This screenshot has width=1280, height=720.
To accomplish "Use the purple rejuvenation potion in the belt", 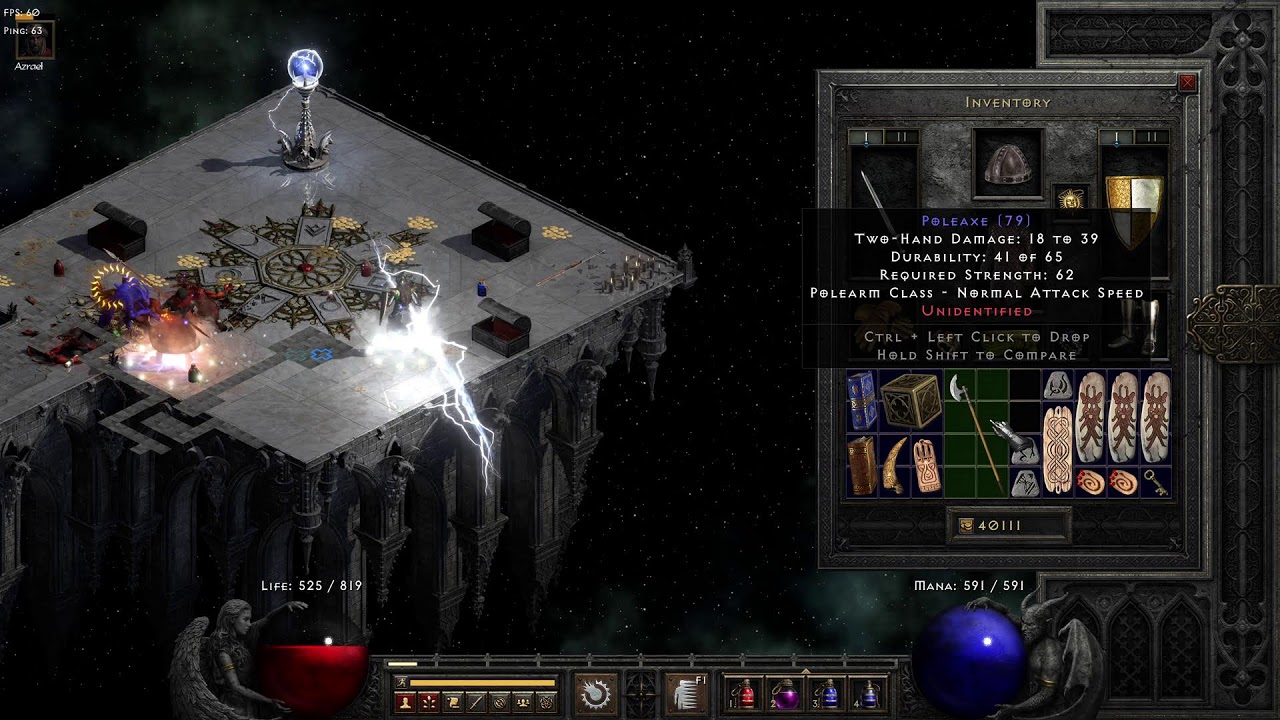I will 786,693.
